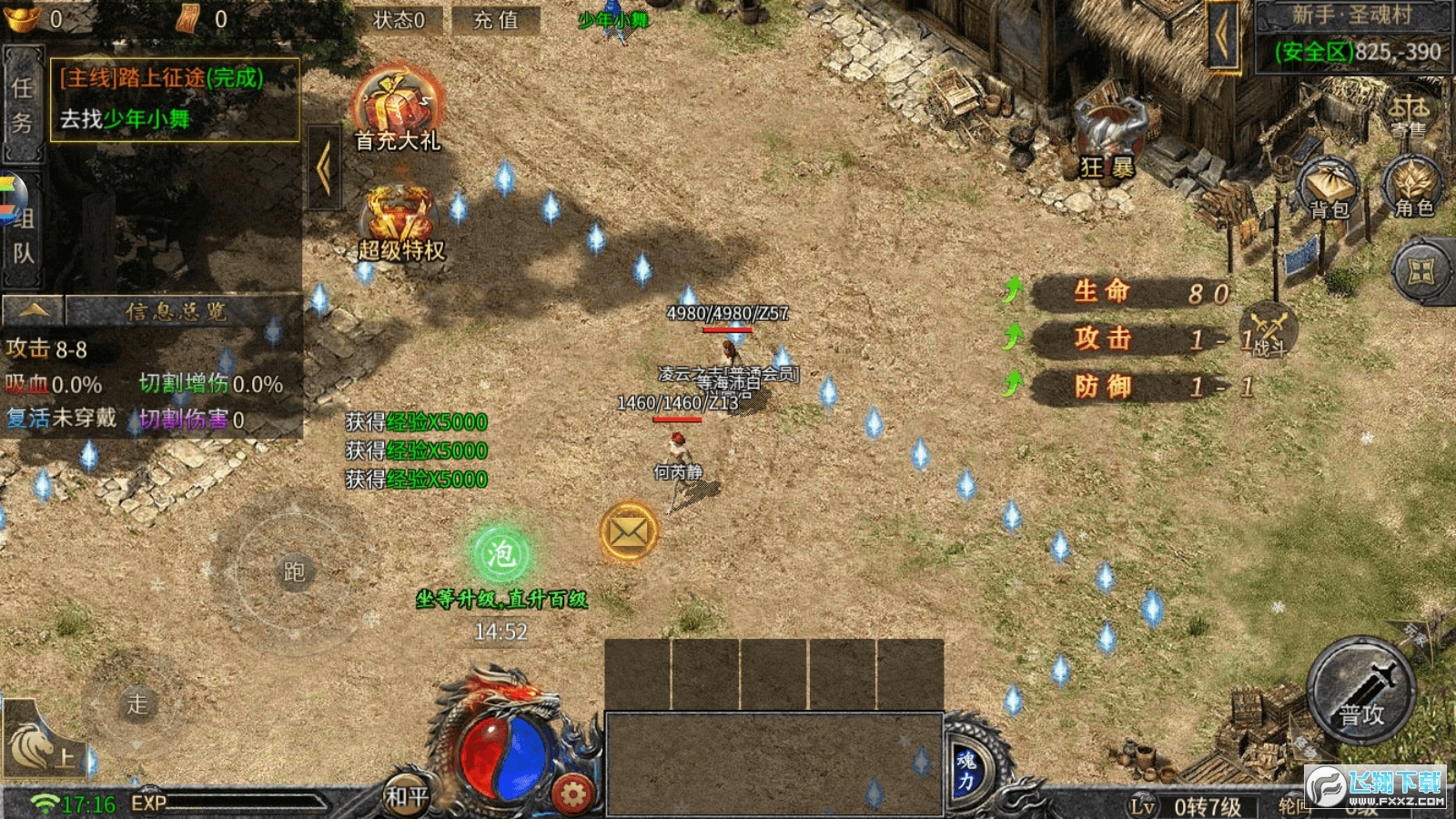Tap the 战斗 crossed swords icon
1456x819 pixels.
[x=1268, y=329]
